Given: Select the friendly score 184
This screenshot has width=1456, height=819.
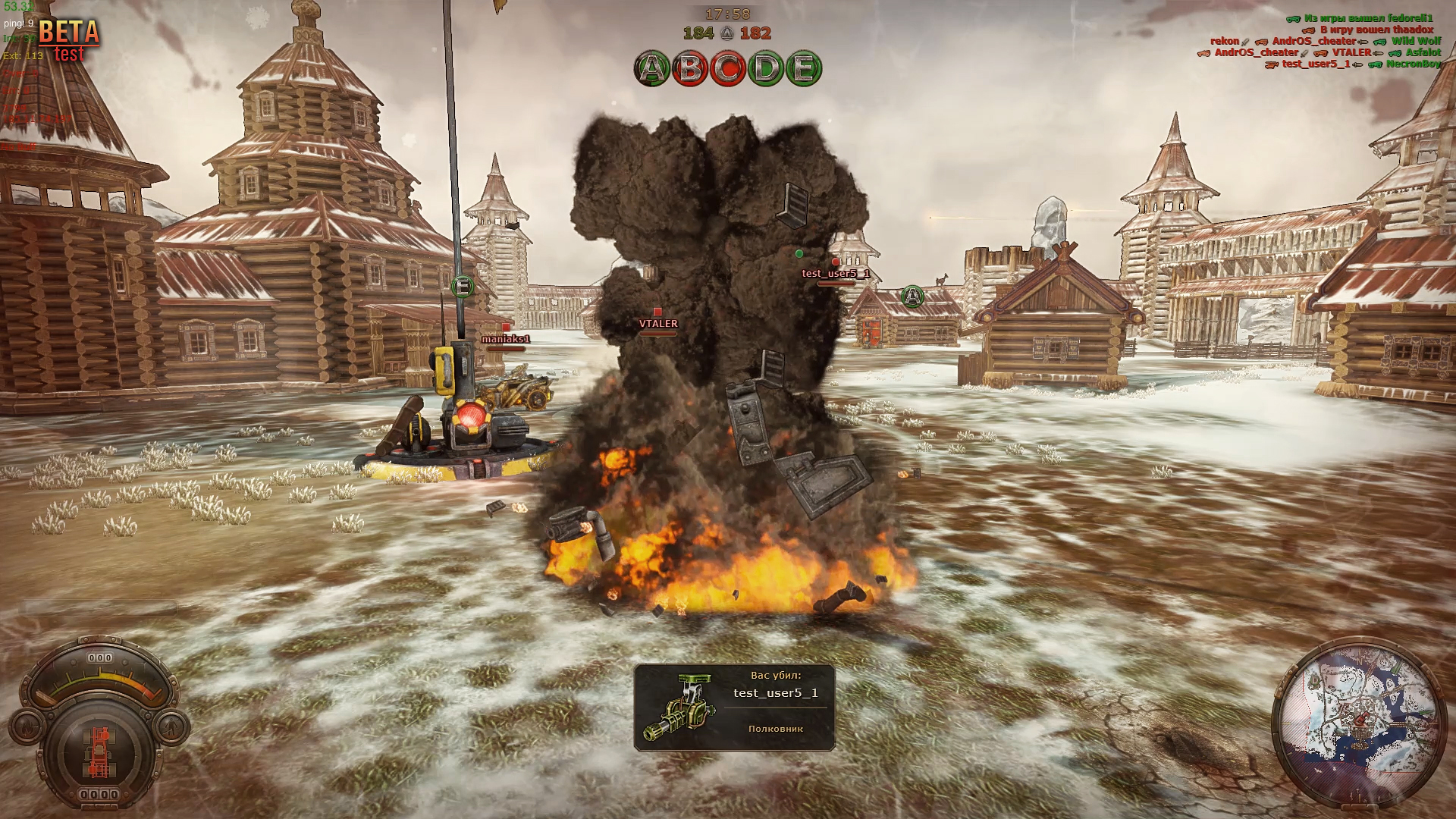Looking at the screenshot, I should click(699, 33).
